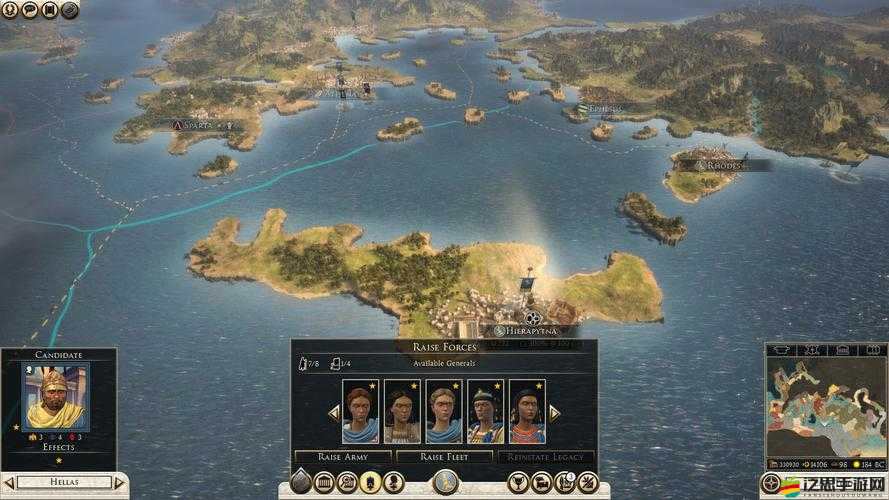Select the general with the golden striped robe
This screenshot has height=500, width=889.
pyautogui.click(x=485, y=411)
